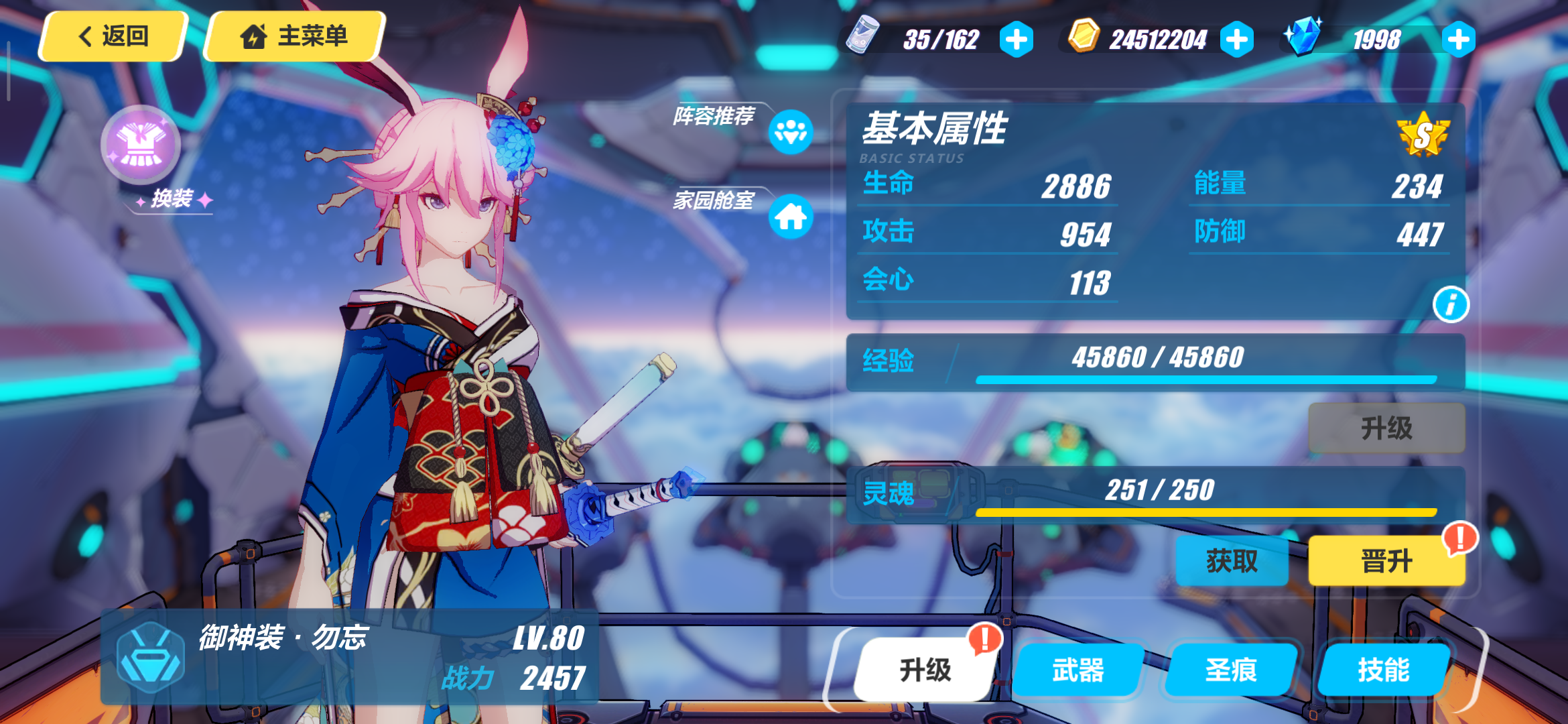Select the 升级 upgrade tab with notification

(x=925, y=668)
